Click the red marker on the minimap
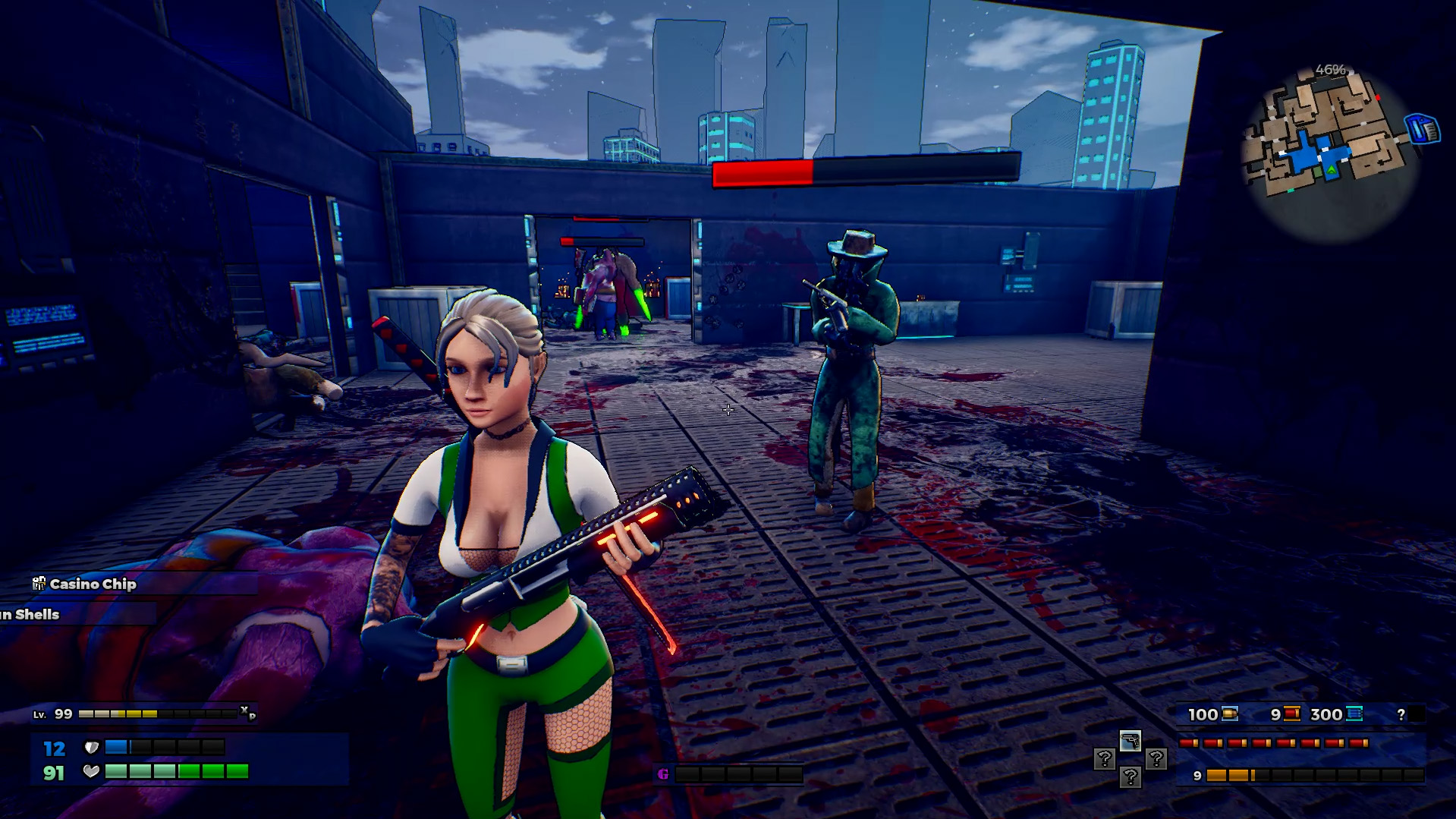Screen dimensions: 1456x819 (x=1378, y=98)
